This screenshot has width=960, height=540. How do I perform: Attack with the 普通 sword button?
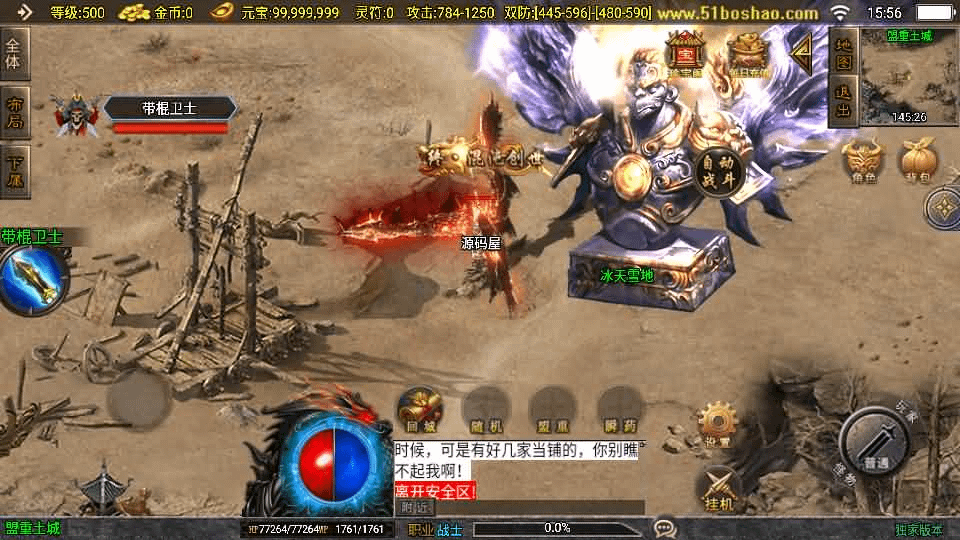876,443
